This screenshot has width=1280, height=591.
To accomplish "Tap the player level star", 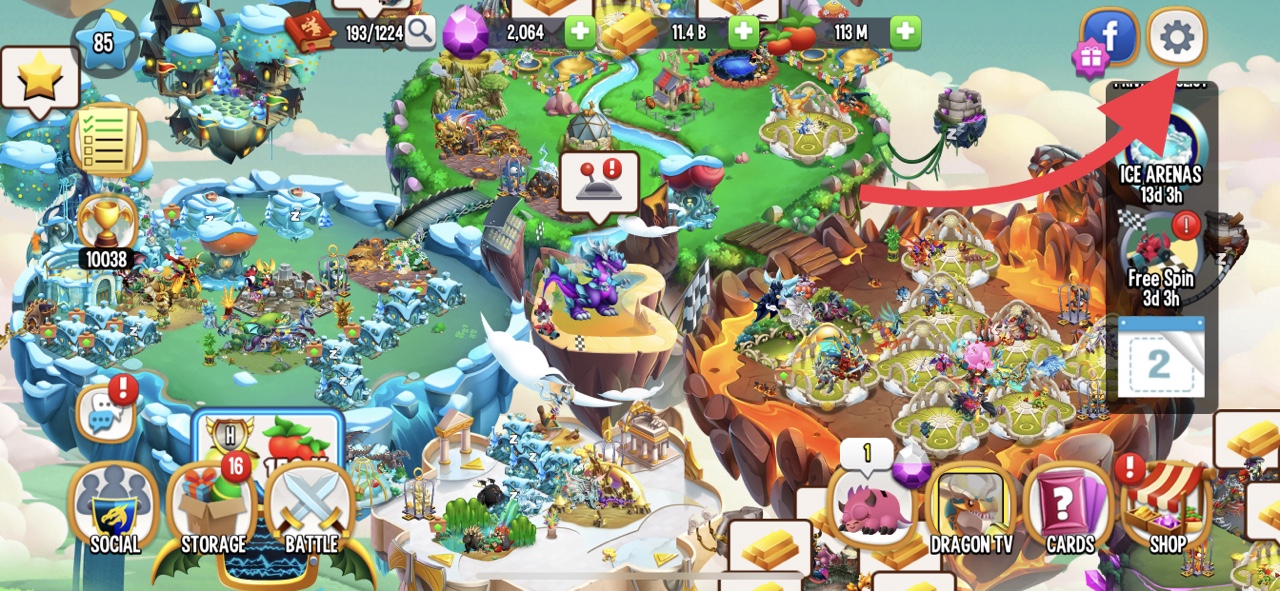I will point(104,44).
